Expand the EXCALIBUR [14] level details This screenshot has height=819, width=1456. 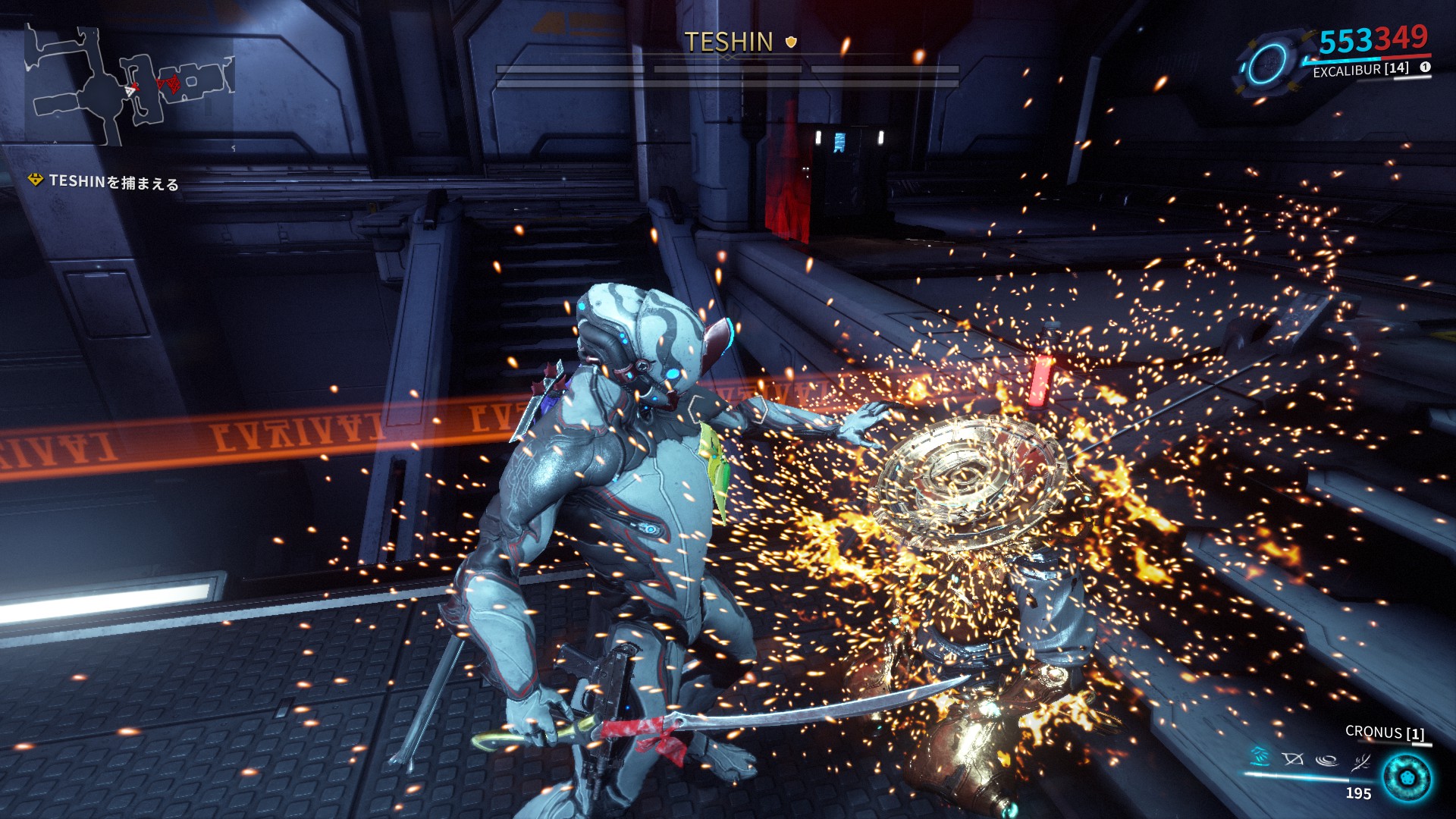(1360, 71)
